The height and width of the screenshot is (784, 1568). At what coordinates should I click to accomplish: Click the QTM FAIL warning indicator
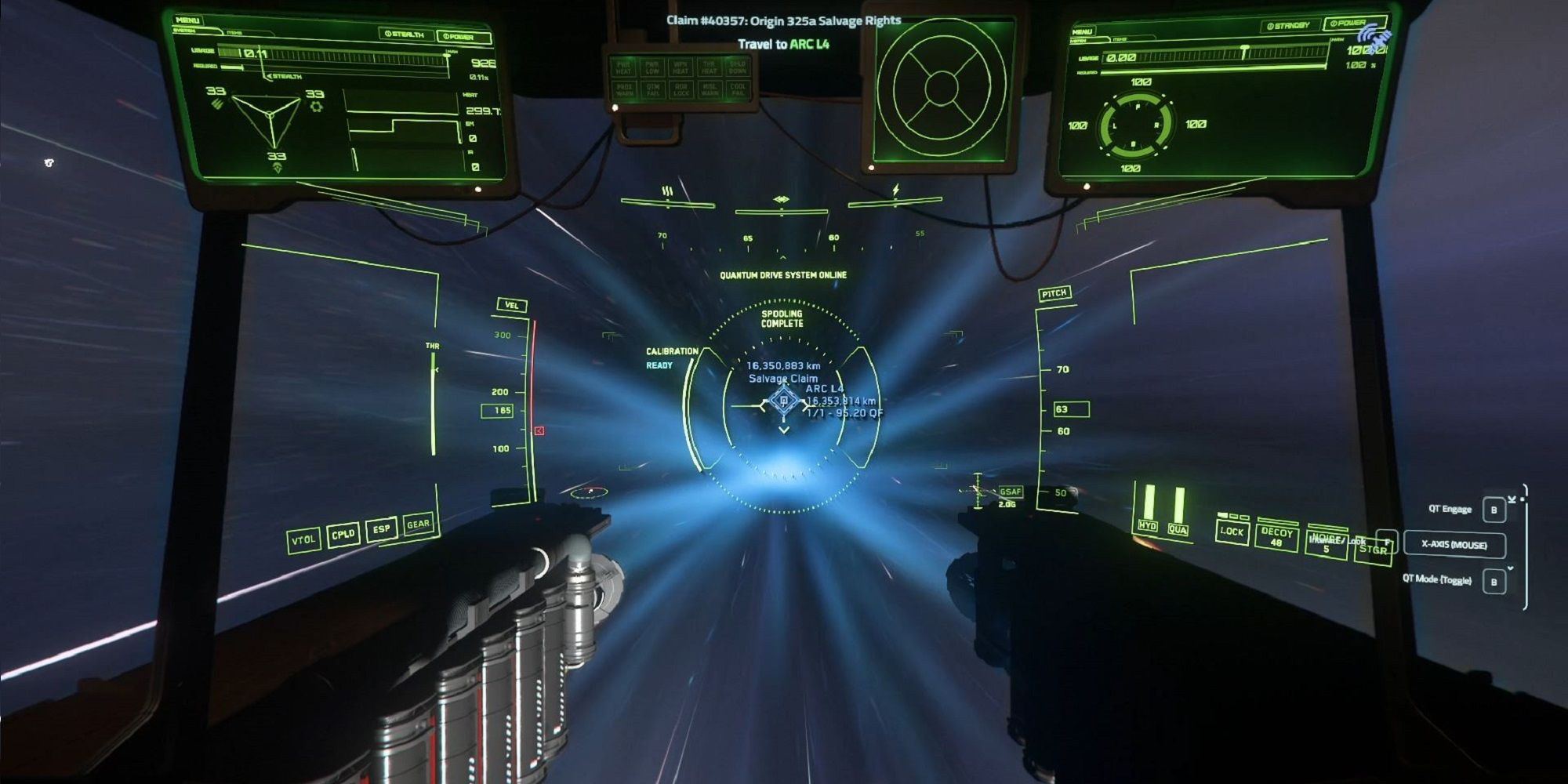[652, 91]
